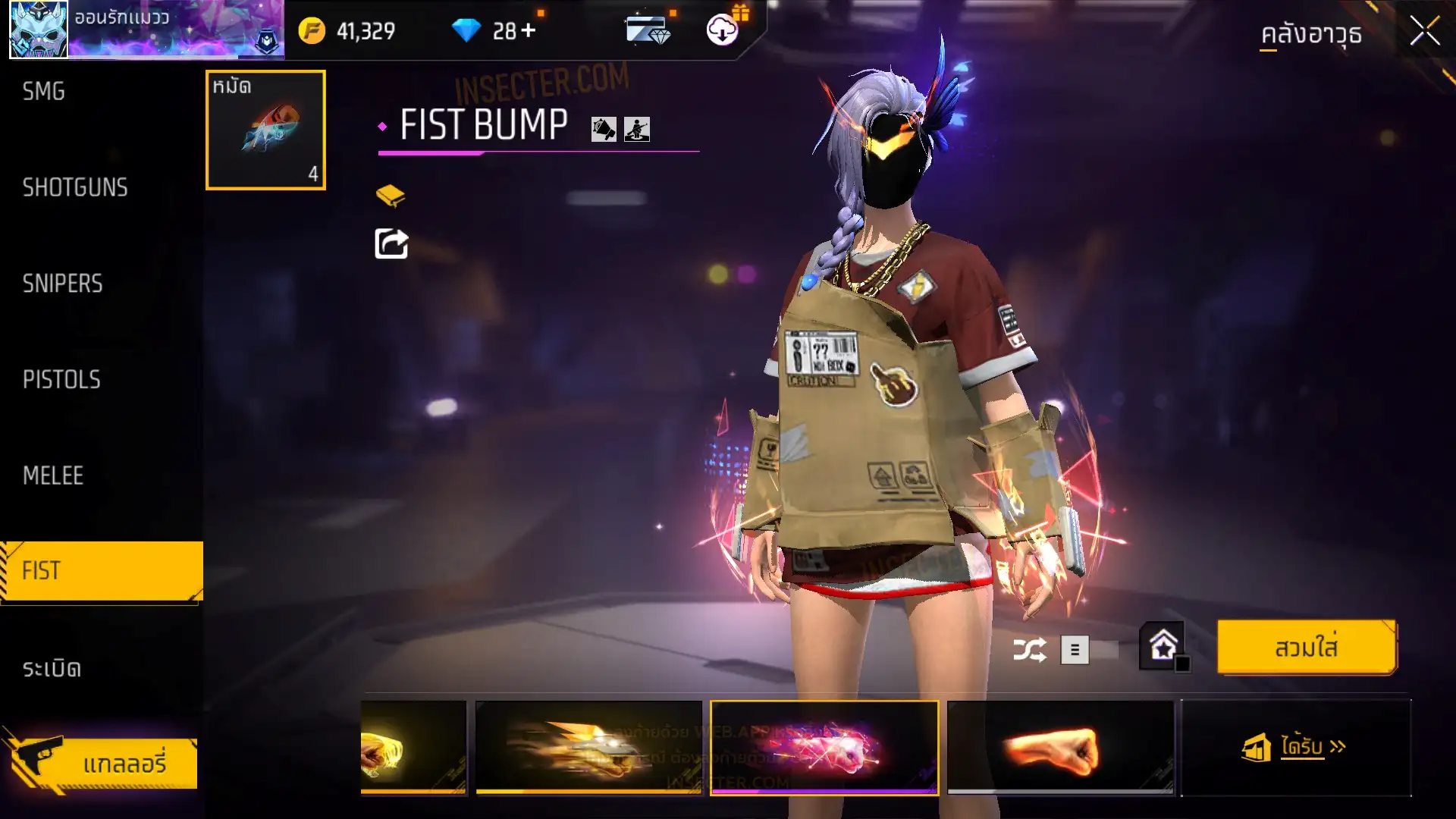Add diamonds with the plus button
This screenshot has height=819, width=1456.
pyautogui.click(x=529, y=30)
